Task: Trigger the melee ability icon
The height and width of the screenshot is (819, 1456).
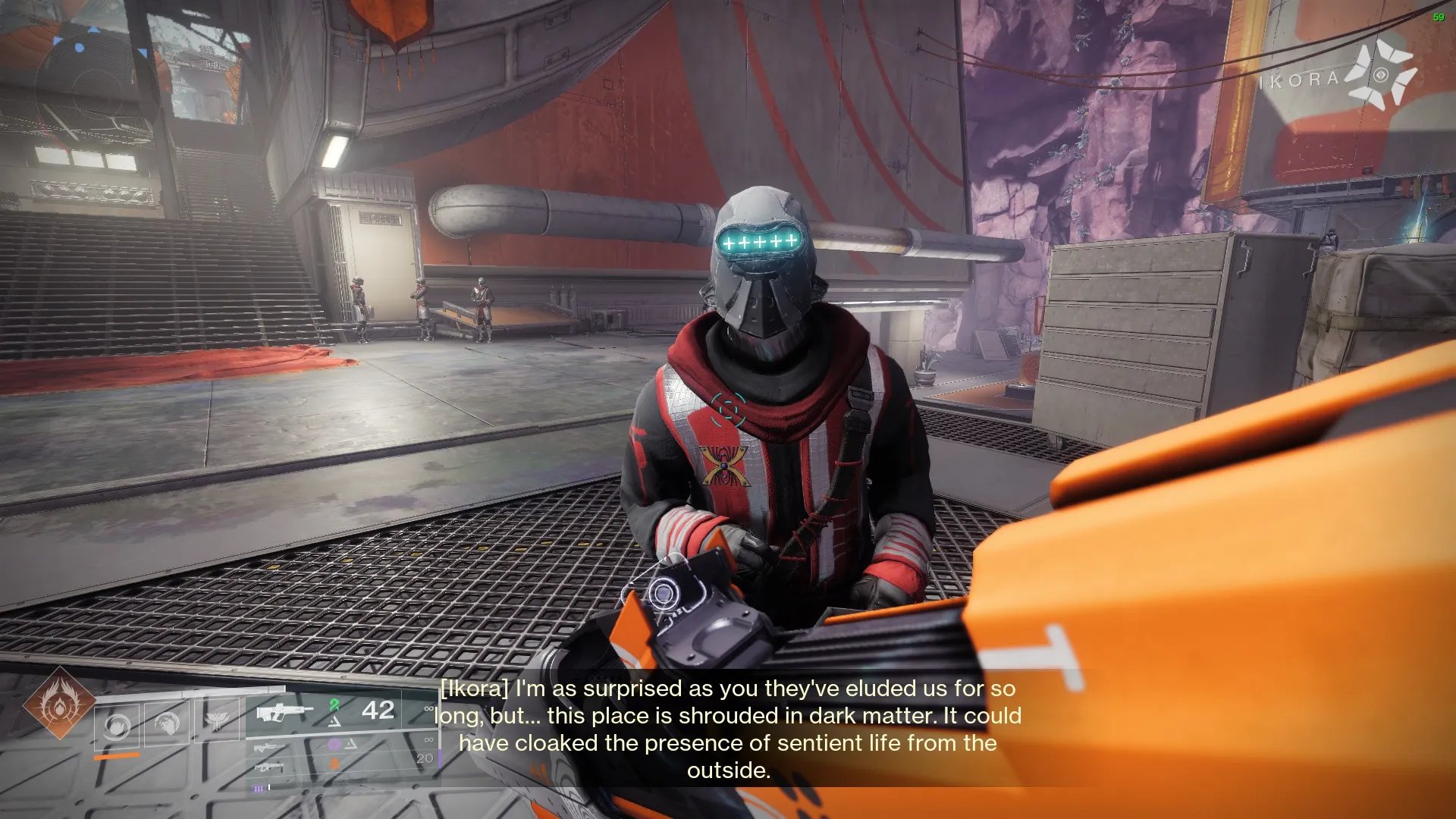Action: 167,724
